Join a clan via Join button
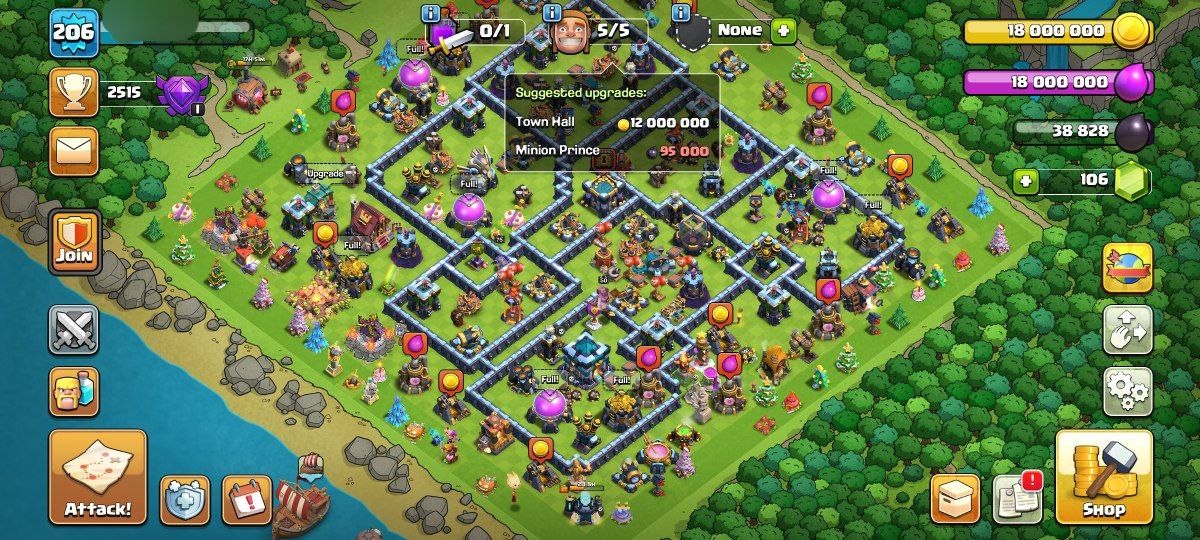The height and width of the screenshot is (540, 1200). (75, 242)
